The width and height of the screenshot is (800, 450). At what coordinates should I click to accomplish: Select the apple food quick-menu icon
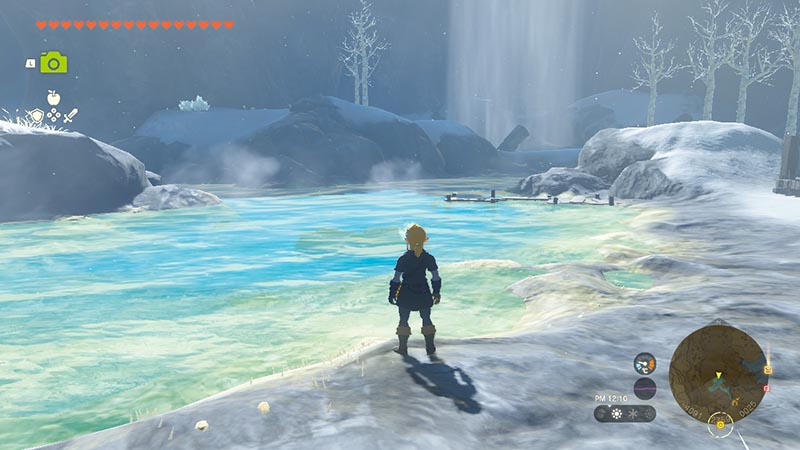point(53,98)
